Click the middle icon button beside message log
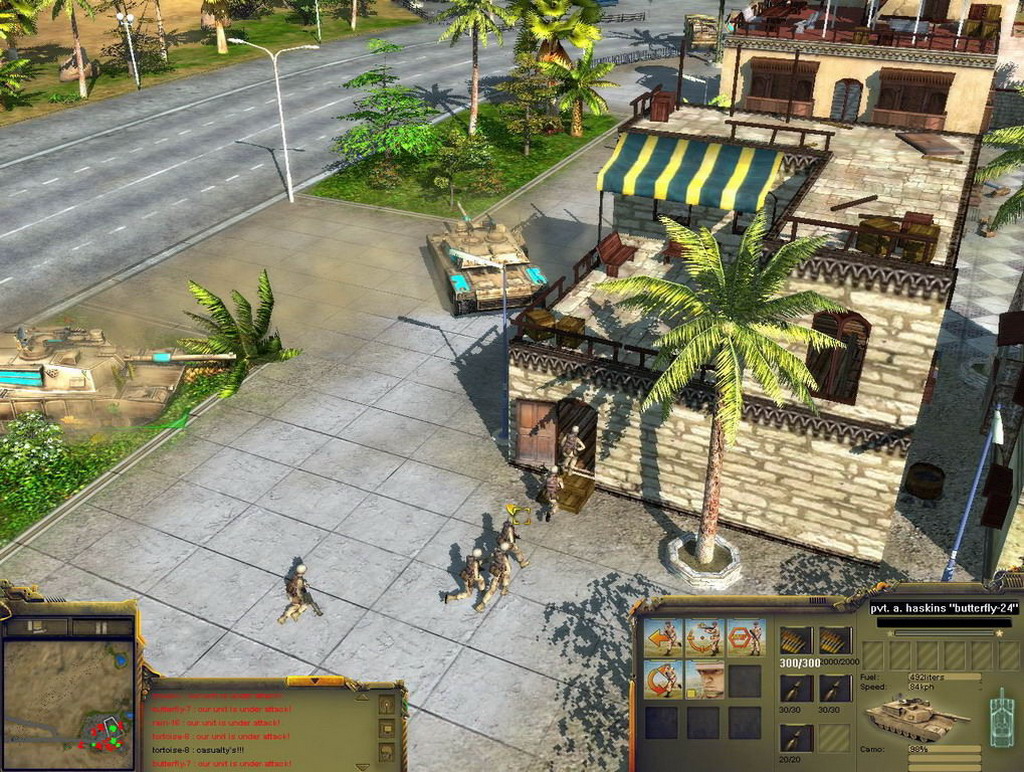 click(387, 729)
